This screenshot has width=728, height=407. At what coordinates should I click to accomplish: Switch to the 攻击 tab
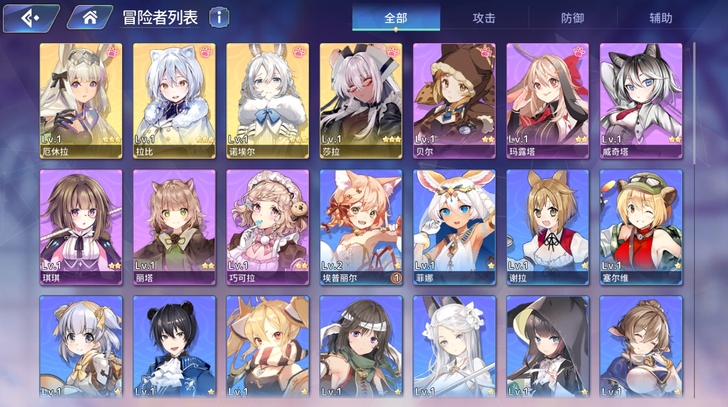[484, 18]
